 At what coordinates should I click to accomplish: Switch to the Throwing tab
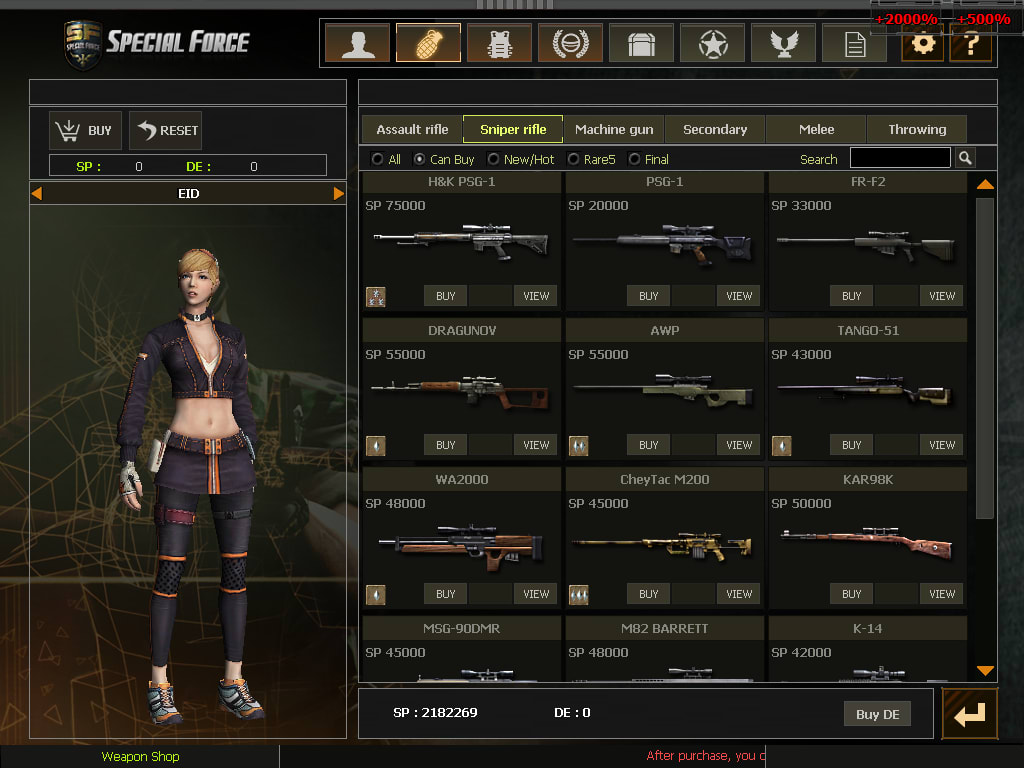click(x=917, y=129)
